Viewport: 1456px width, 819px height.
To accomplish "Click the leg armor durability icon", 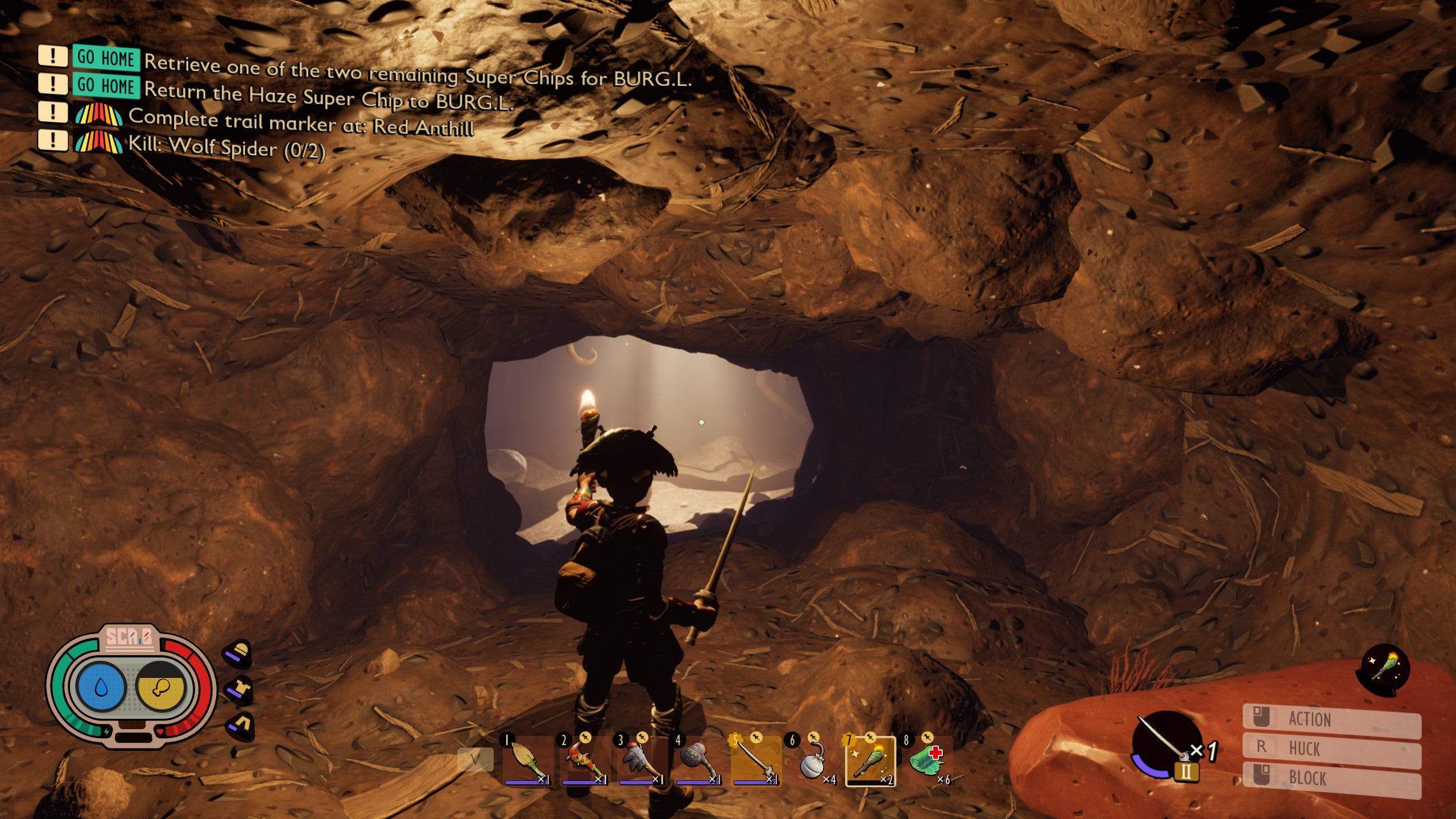I will (x=240, y=726).
